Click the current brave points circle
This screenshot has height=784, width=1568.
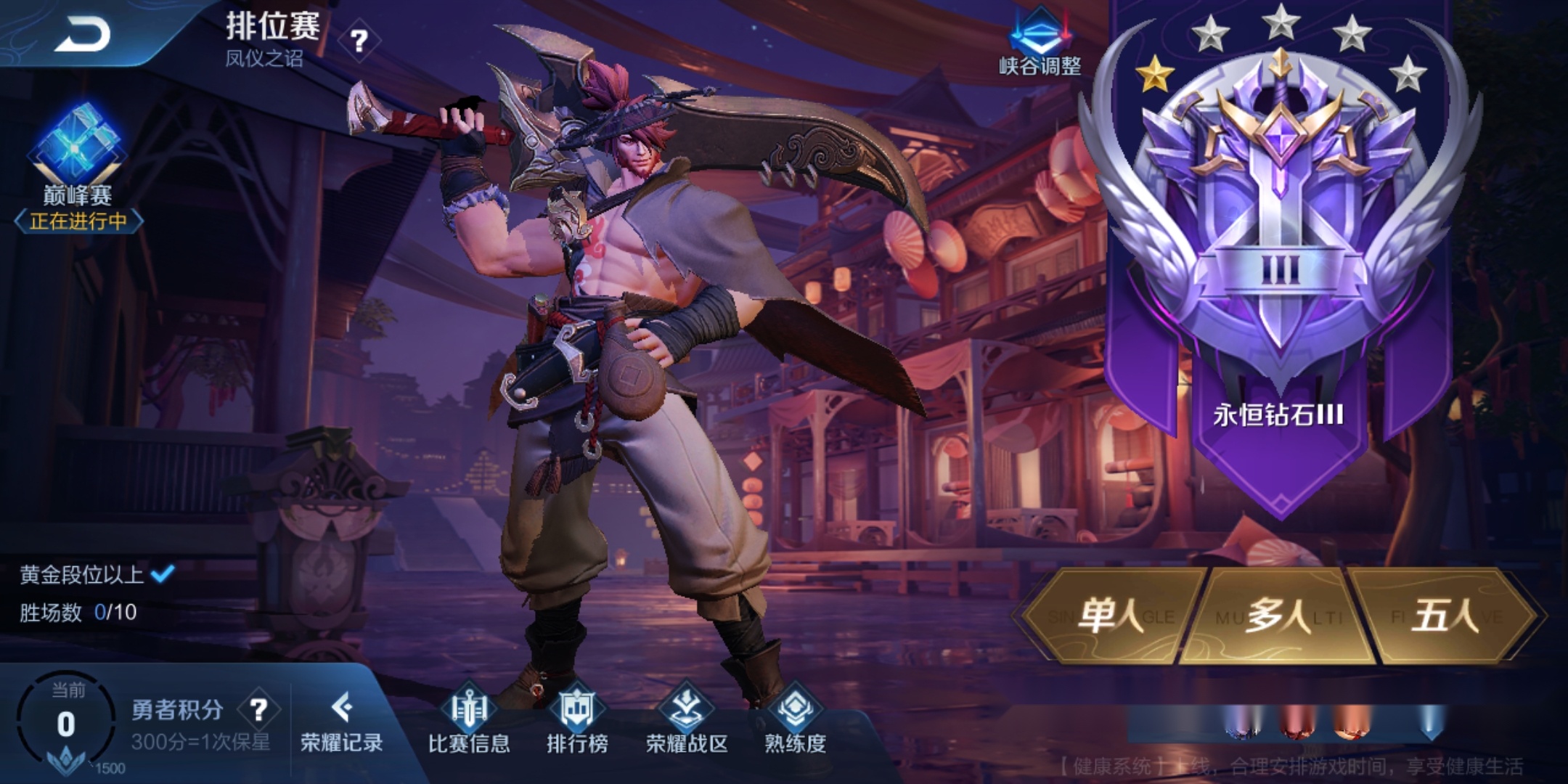66,722
